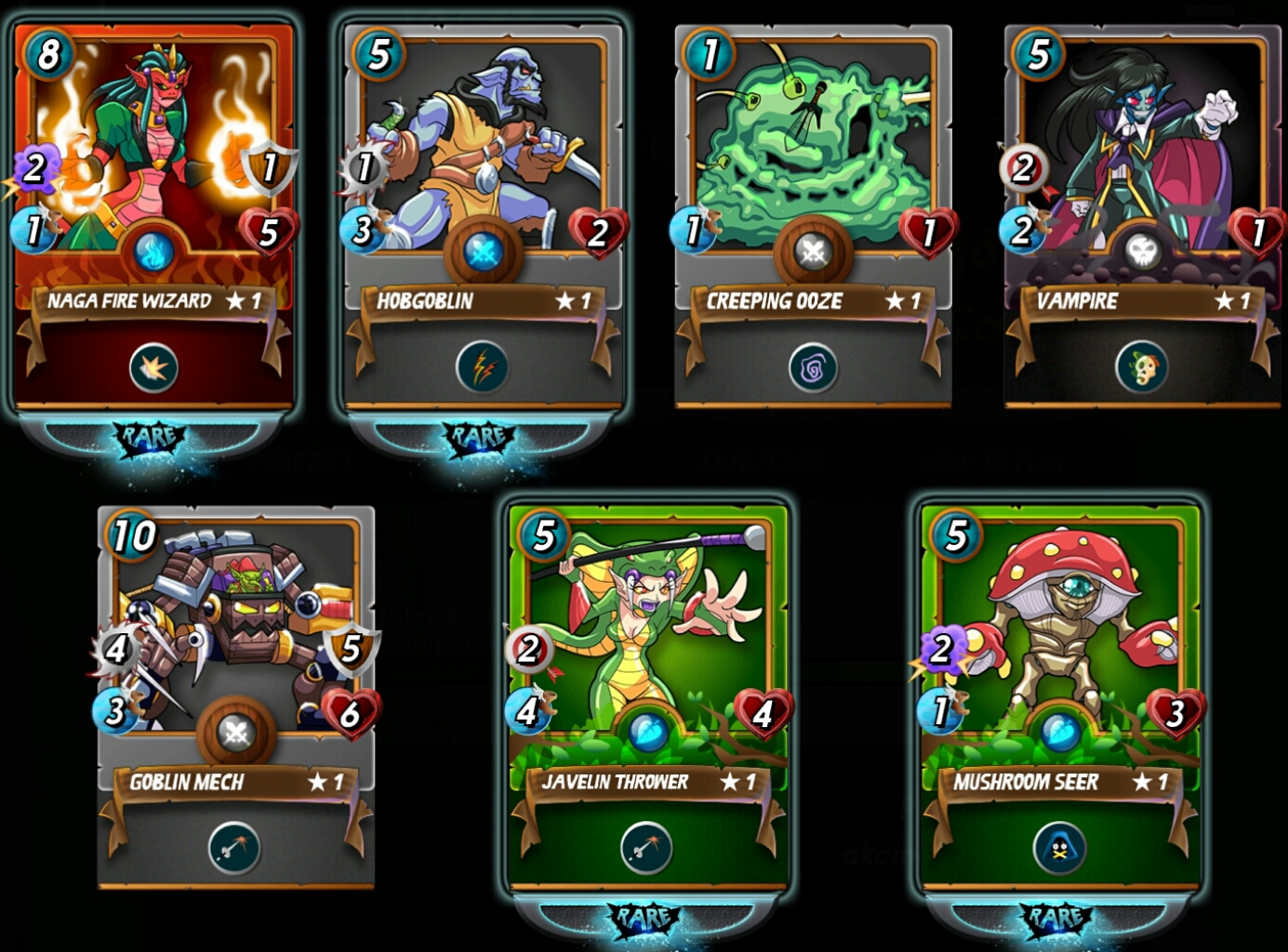Screen dimensions: 1288x952
Task: Inspect the Hobgoblin's lightning ability icon
Action: coord(482,368)
